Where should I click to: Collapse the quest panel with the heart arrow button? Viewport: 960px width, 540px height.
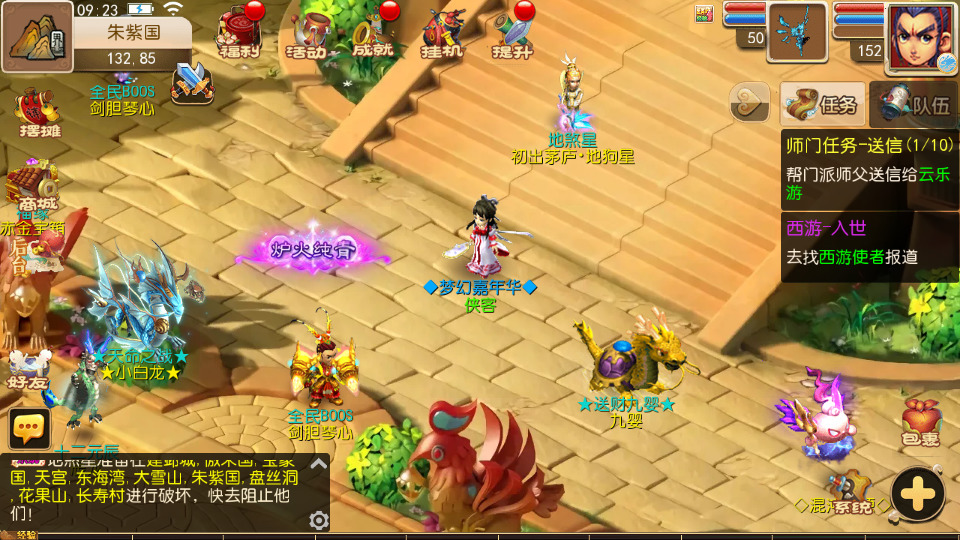750,103
